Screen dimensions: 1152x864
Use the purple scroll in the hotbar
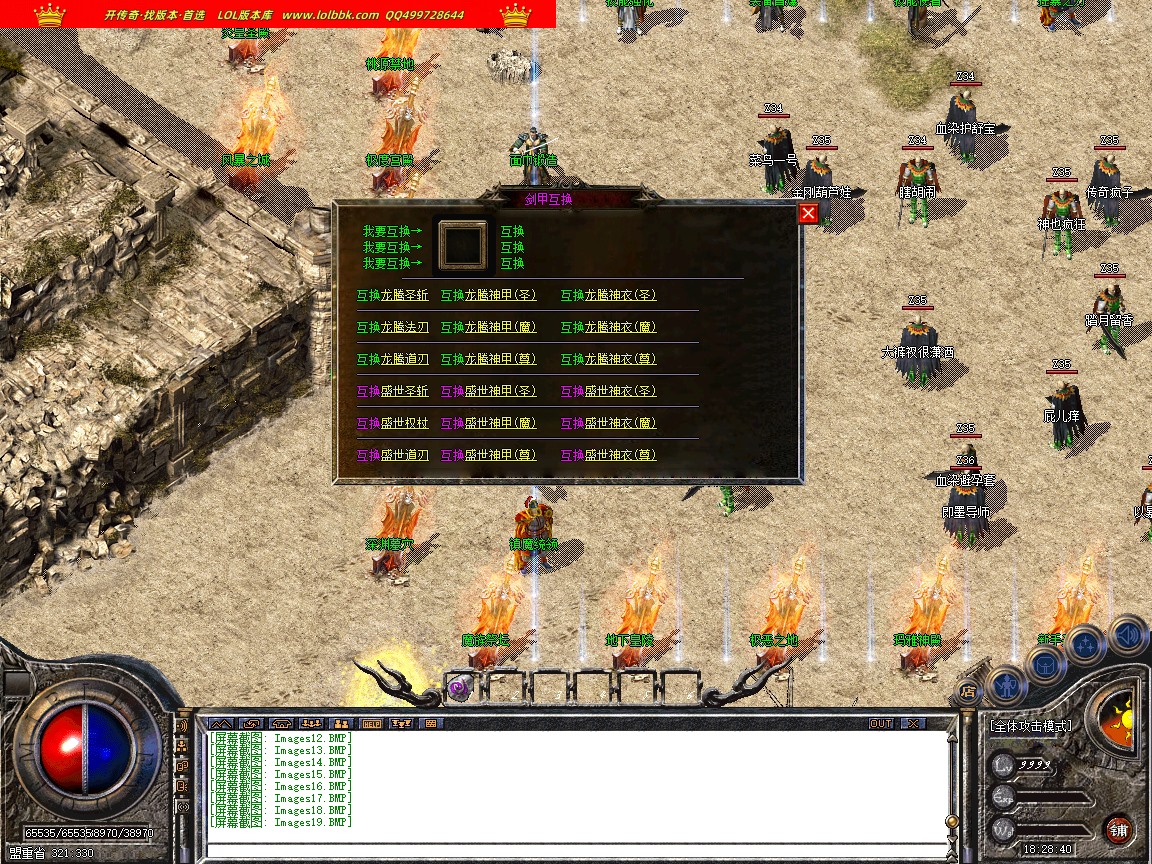(460, 687)
